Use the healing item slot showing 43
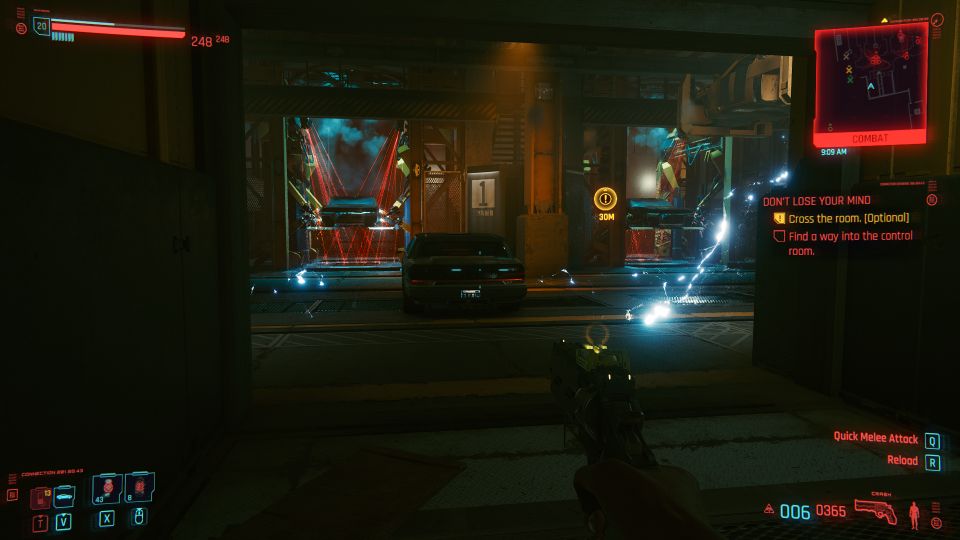Screen dimensions: 960x540 pos(107,489)
